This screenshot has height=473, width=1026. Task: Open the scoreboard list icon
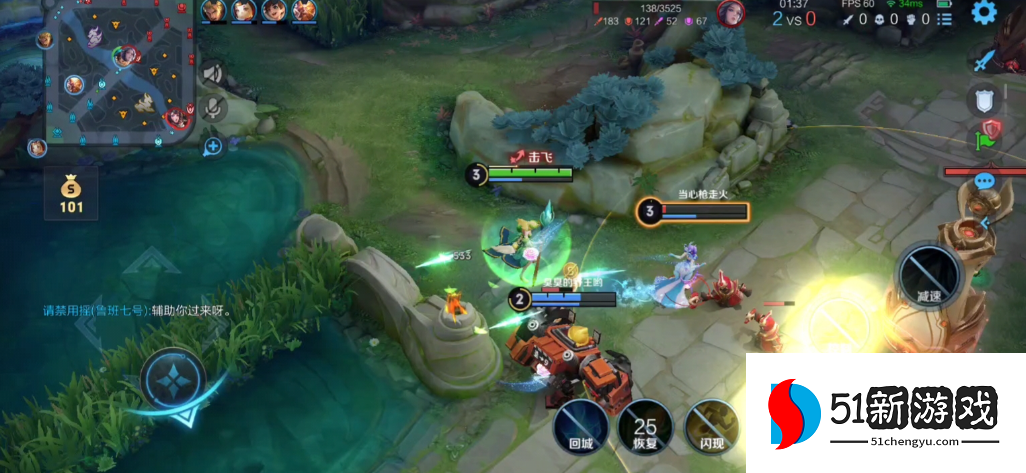946,18
